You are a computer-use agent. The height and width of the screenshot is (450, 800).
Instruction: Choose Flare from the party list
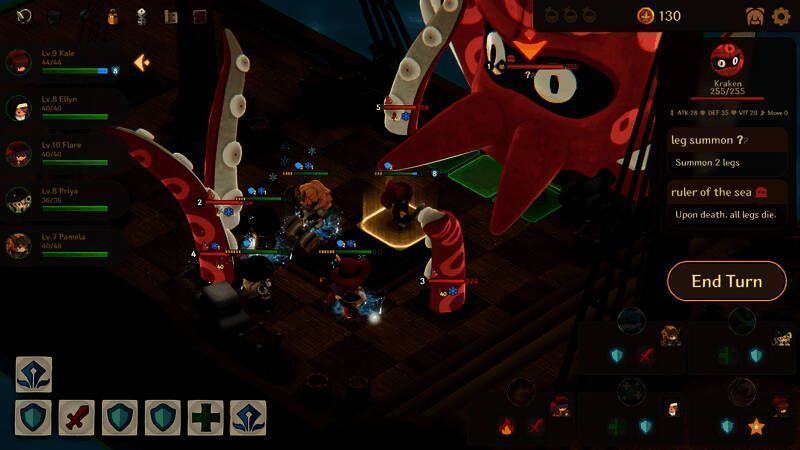pyautogui.click(x=20, y=153)
